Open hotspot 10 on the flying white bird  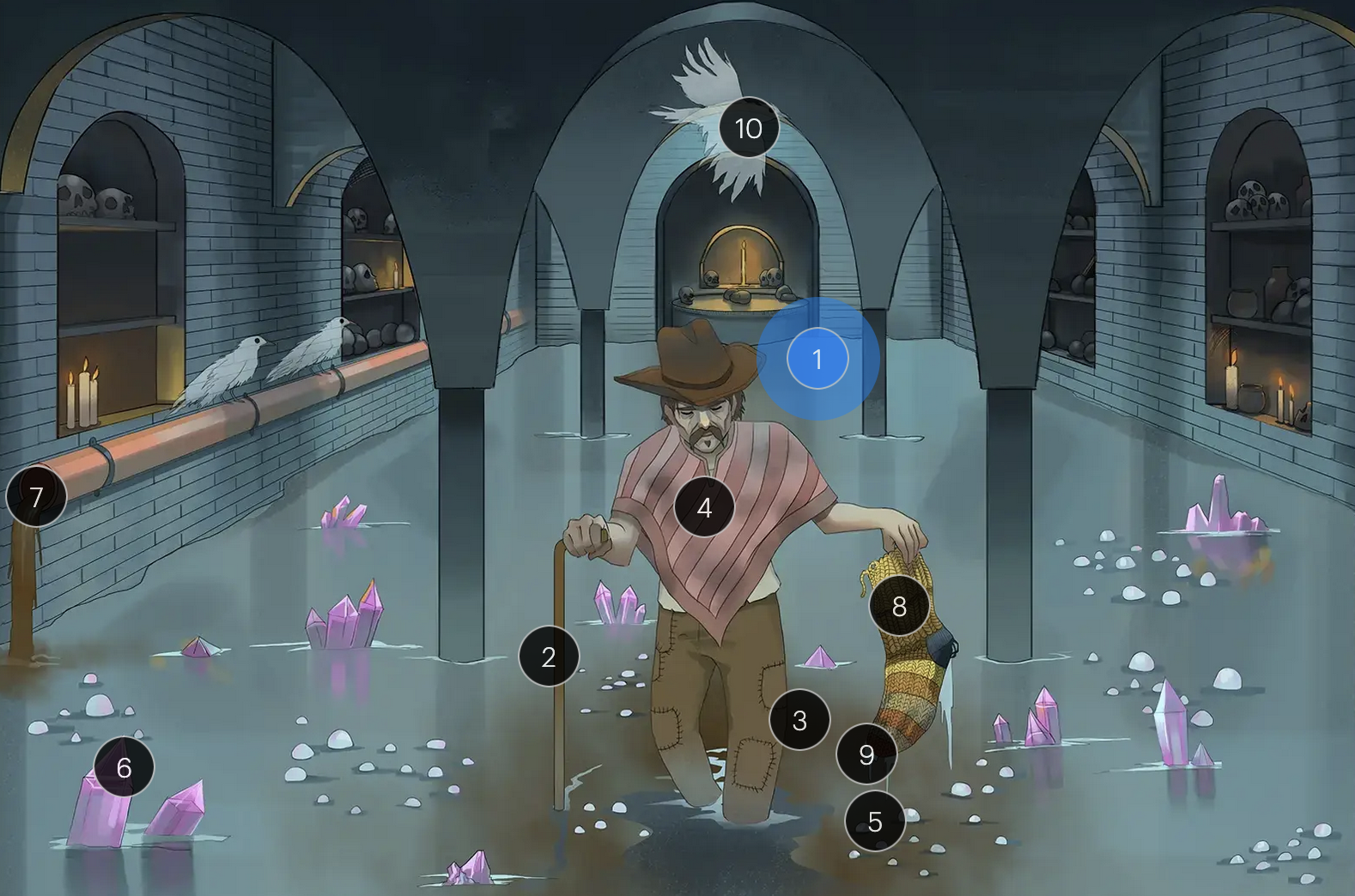[749, 128]
